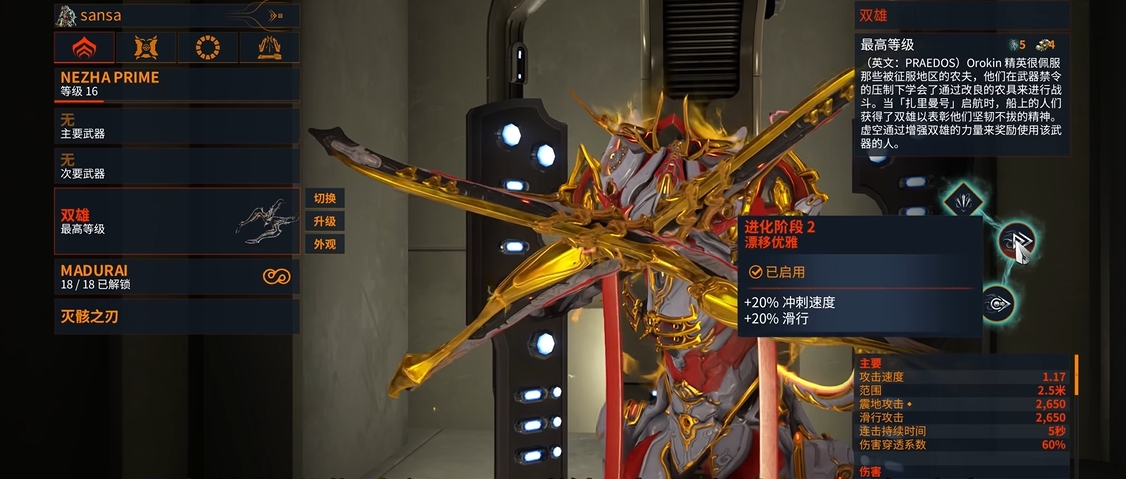Screen dimensions: 1126x479
Task: Select the 灭骸之刃 Parazon row
Action: (x=176, y=317)
